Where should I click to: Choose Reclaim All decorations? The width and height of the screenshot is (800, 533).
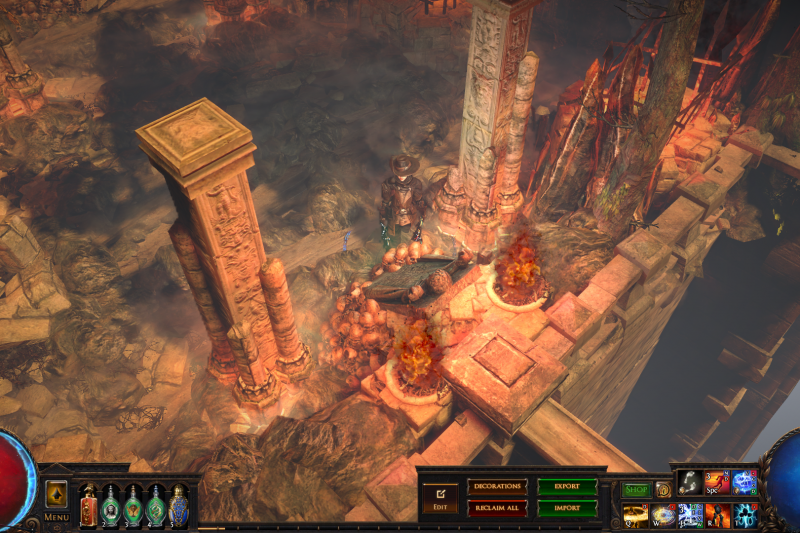point(496,508)
